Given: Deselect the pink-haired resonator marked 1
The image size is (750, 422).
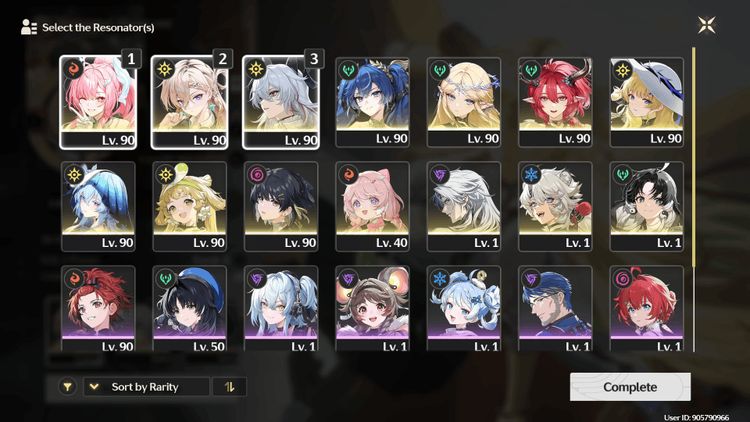Looking at the screenshot, I should [97, 101].
